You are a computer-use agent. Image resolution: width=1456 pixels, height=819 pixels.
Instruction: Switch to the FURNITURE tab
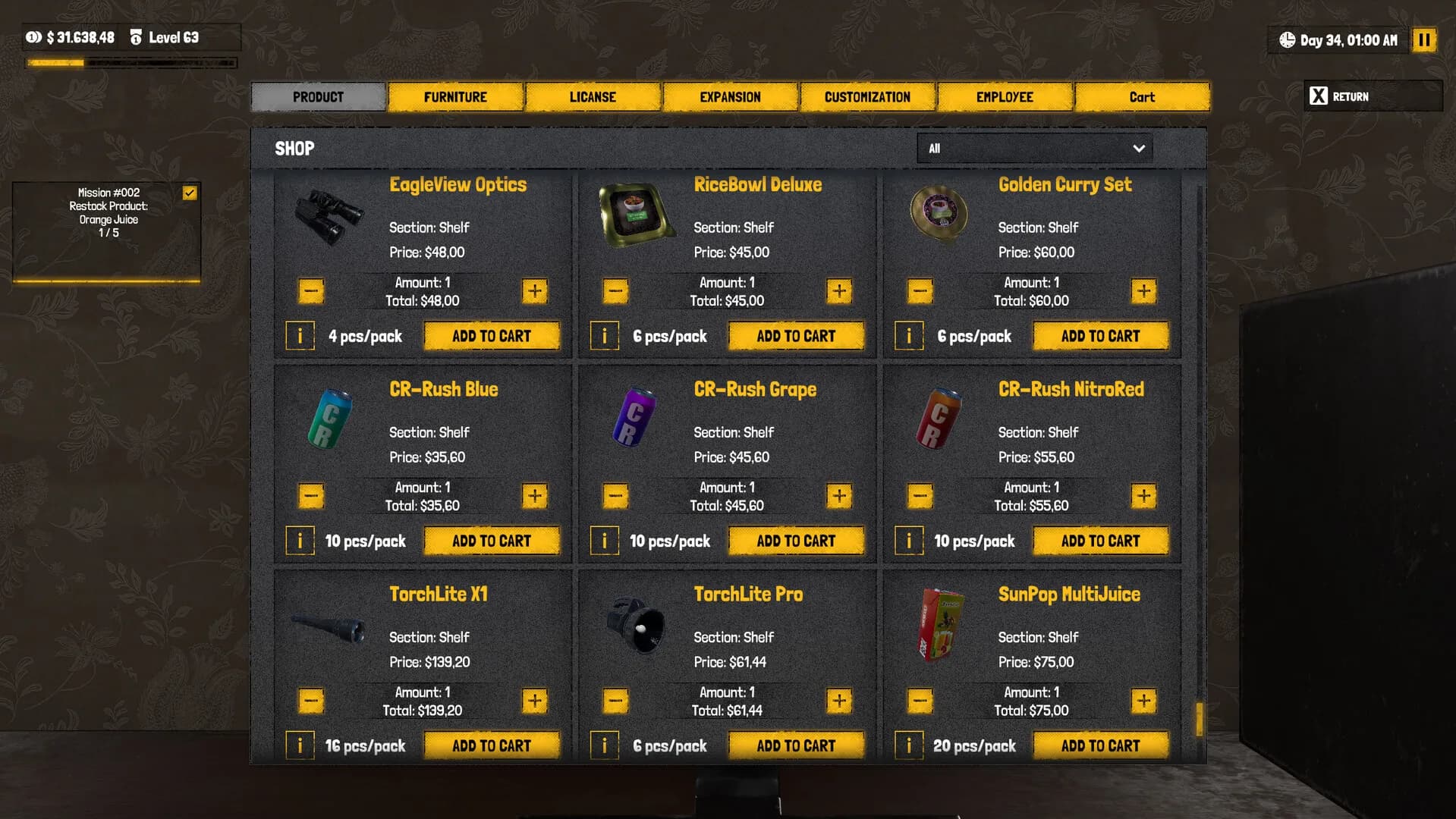(455, 96)
